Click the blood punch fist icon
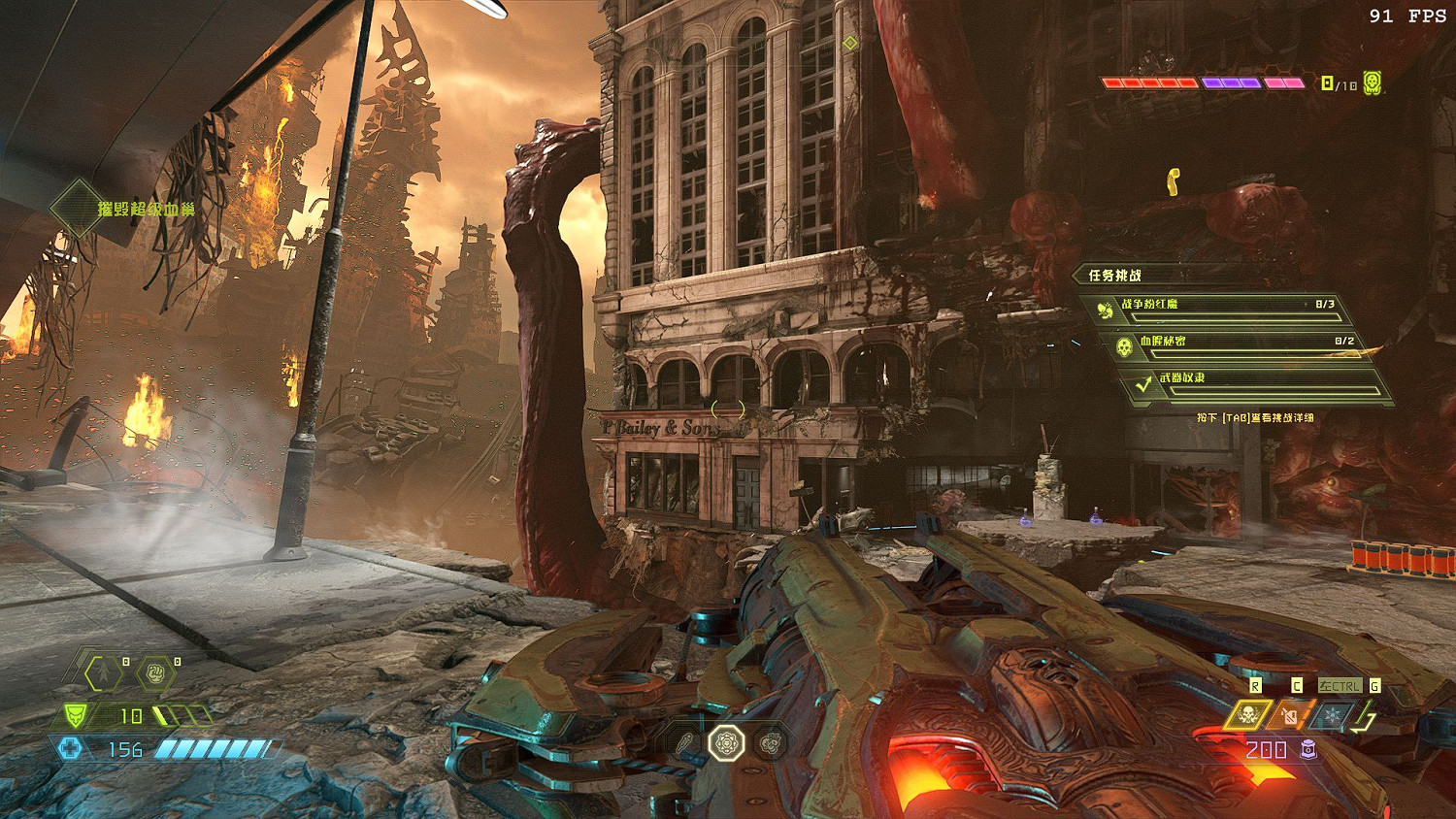 click(x=155, y=672)
